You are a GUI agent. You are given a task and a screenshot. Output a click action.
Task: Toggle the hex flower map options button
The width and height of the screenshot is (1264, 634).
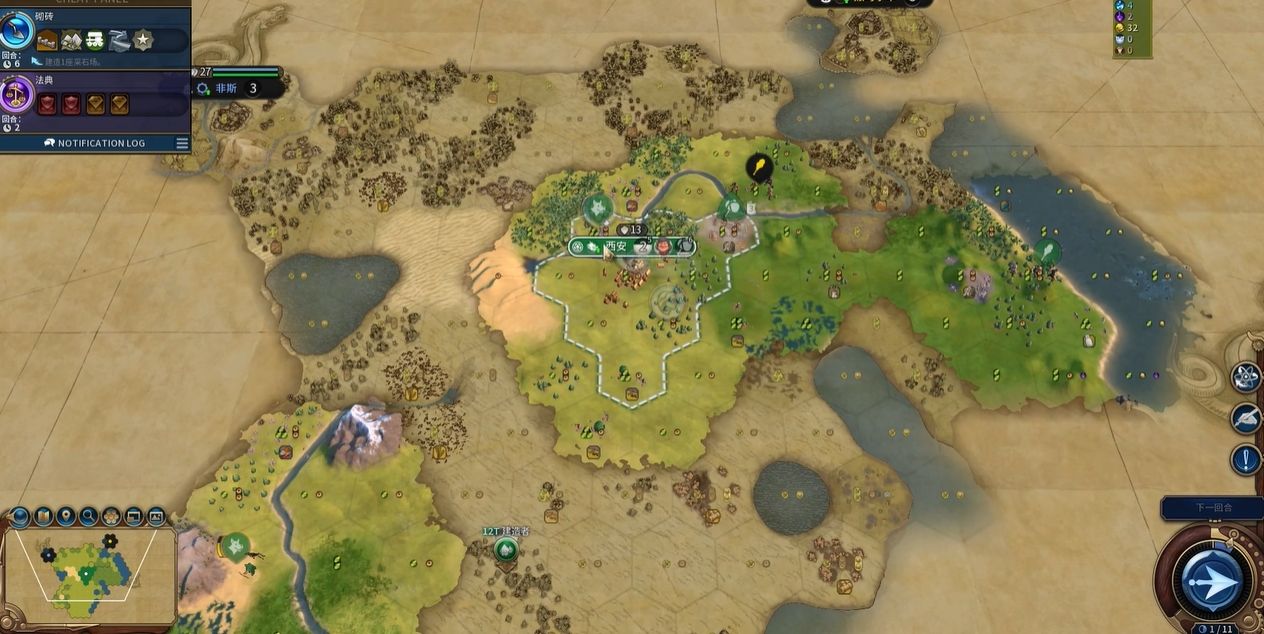(111, 517)
